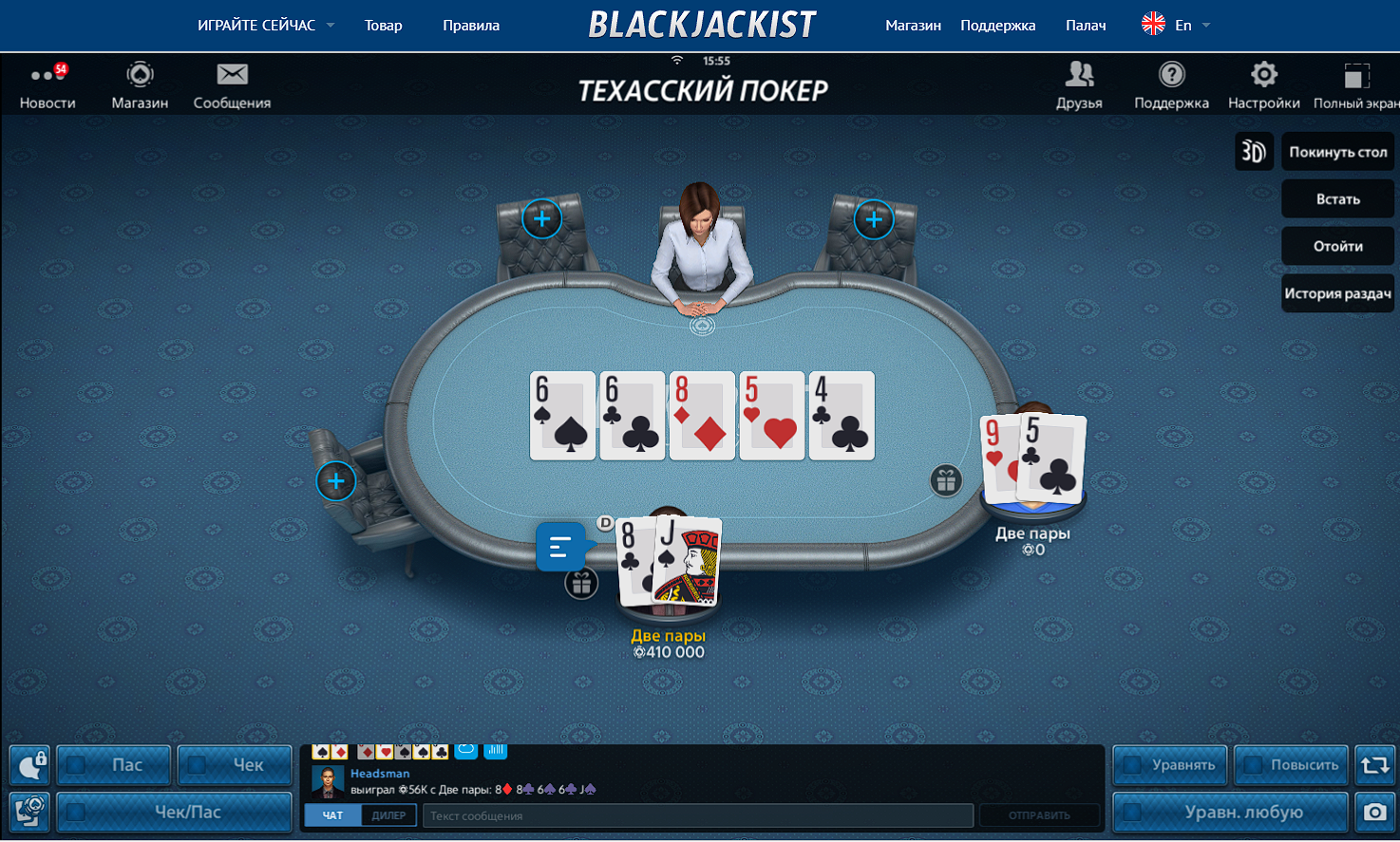Tick the Пас pre-action checkbox
The height and width of the screenshot is (842, 1400).
pyautogui.click(x=77, y=765)
